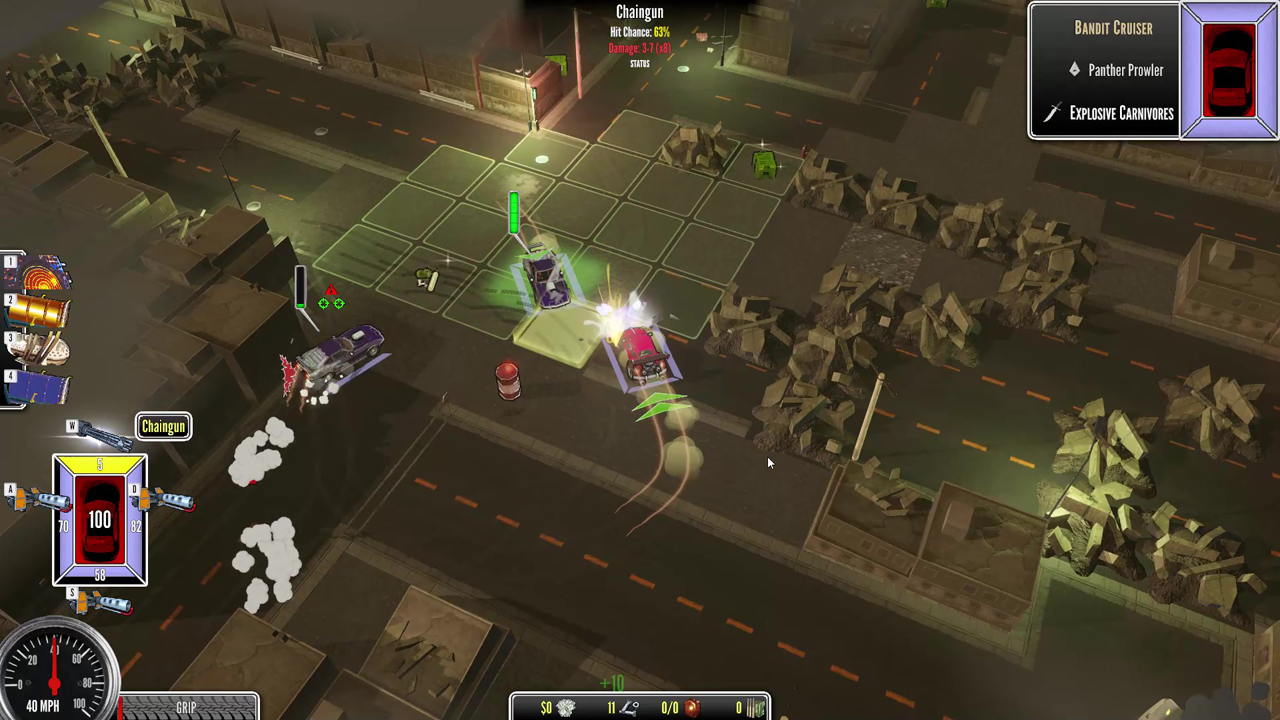This screenshot has width=1280, height=720.
Task: Click the Bandit Cruiser red car portrait
Action: tap(1229, 70)
